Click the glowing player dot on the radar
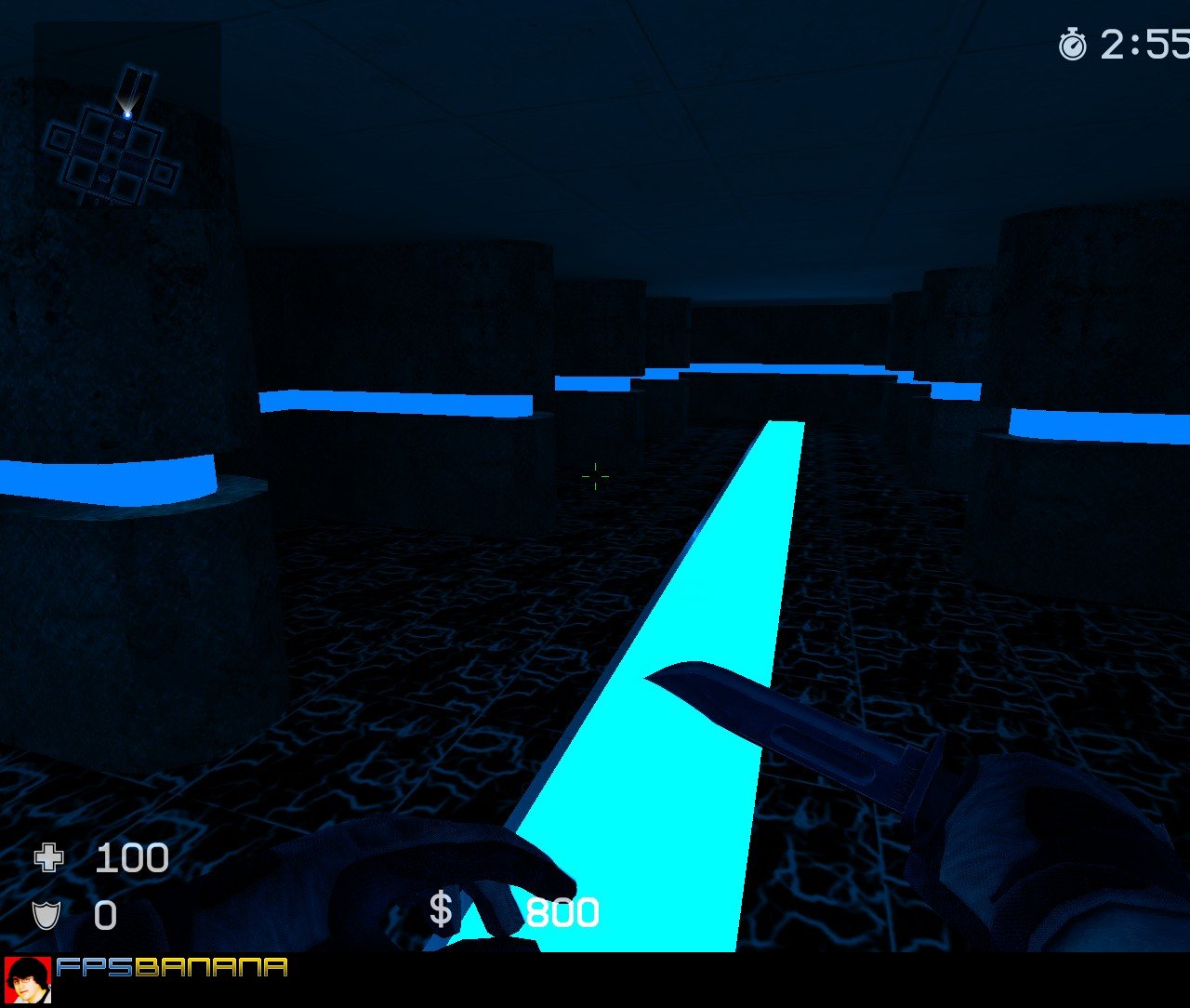1190x1008 pixels. click(127, 113)
